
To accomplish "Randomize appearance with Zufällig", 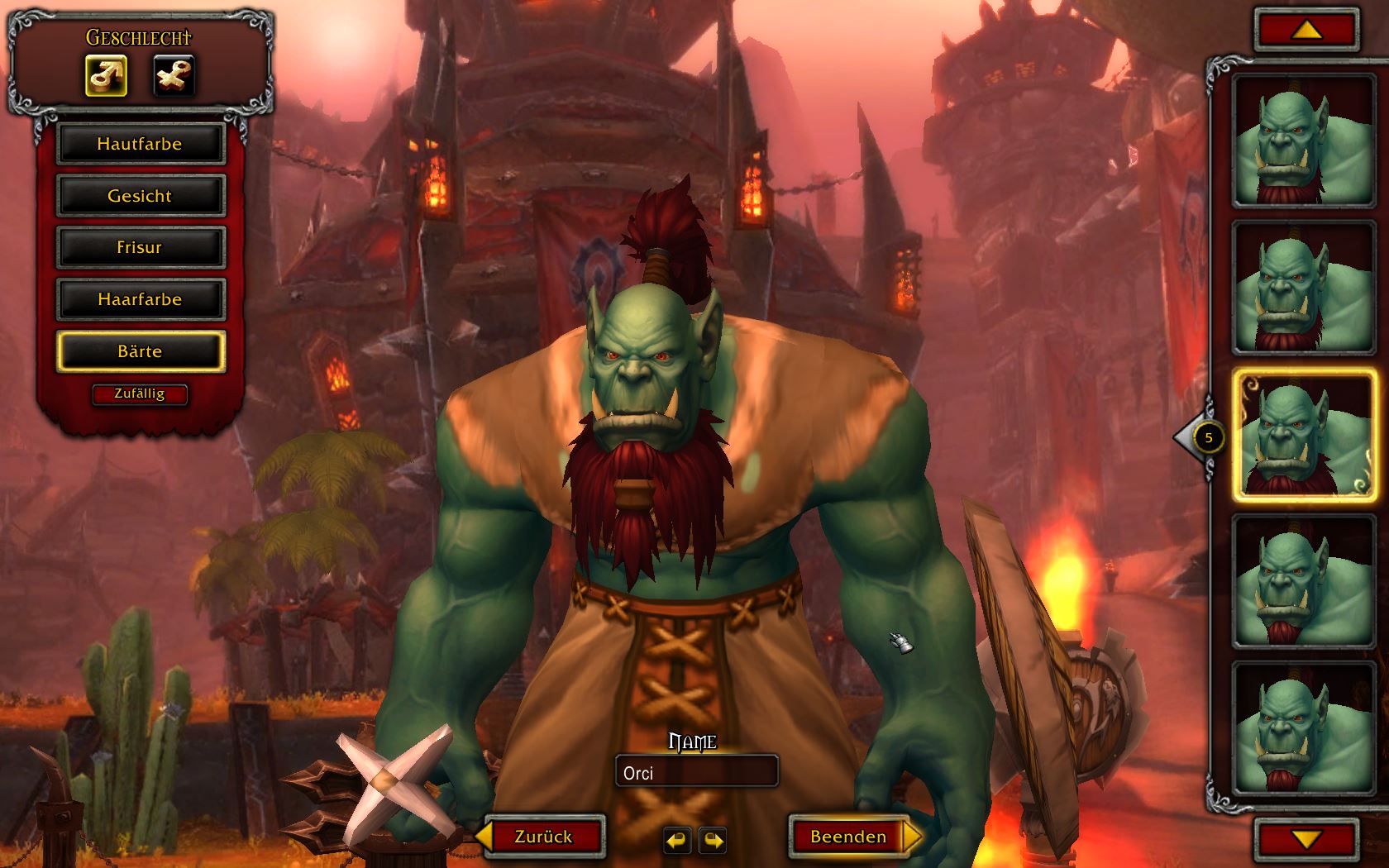I will pos(140,394).
